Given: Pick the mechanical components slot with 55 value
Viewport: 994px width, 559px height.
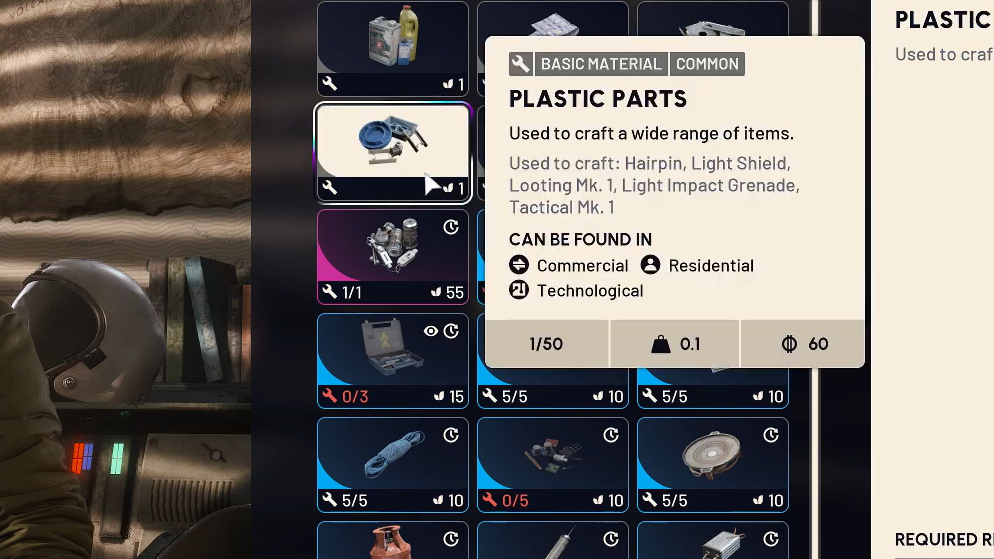Looking at the screenshot, I should (392, 256).
